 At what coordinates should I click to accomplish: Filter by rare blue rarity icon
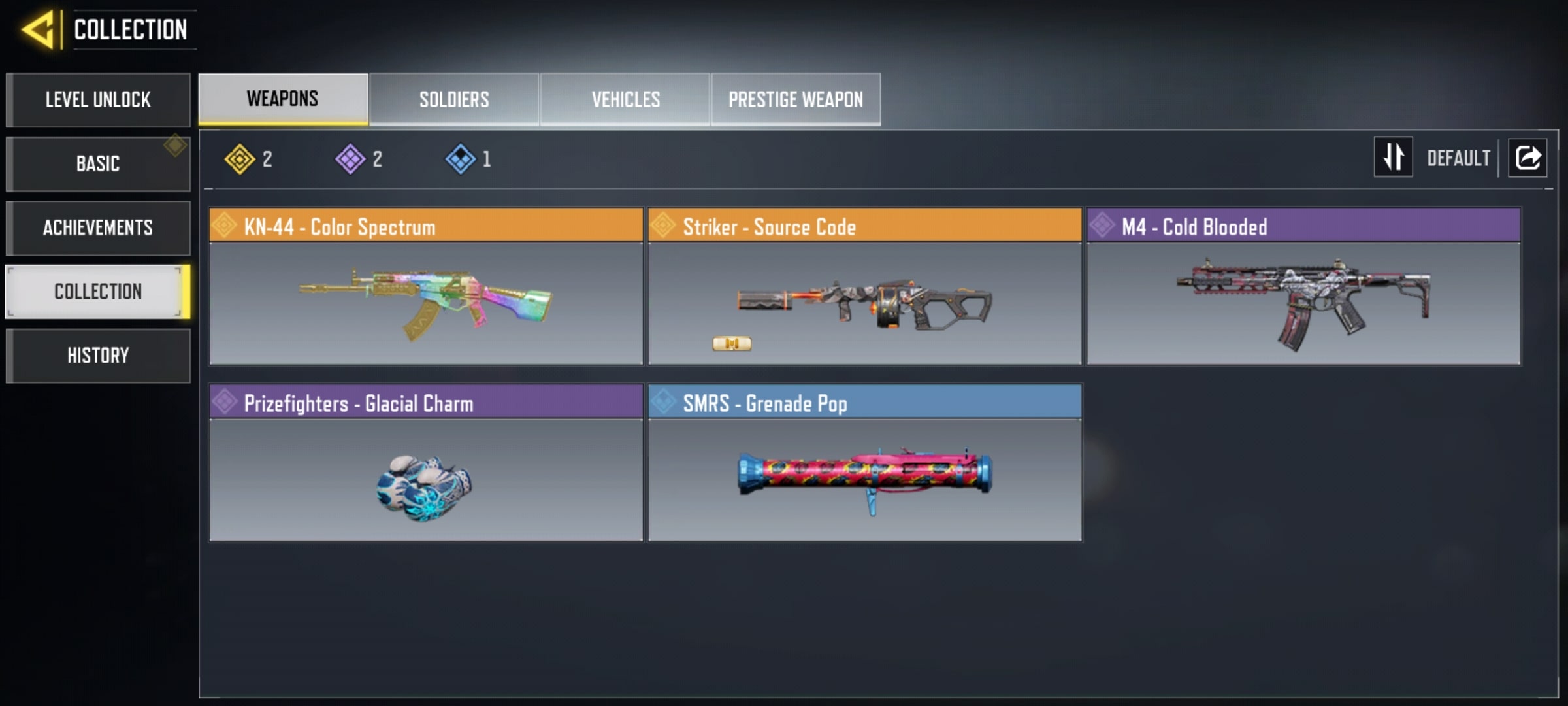tap(460, 159)
